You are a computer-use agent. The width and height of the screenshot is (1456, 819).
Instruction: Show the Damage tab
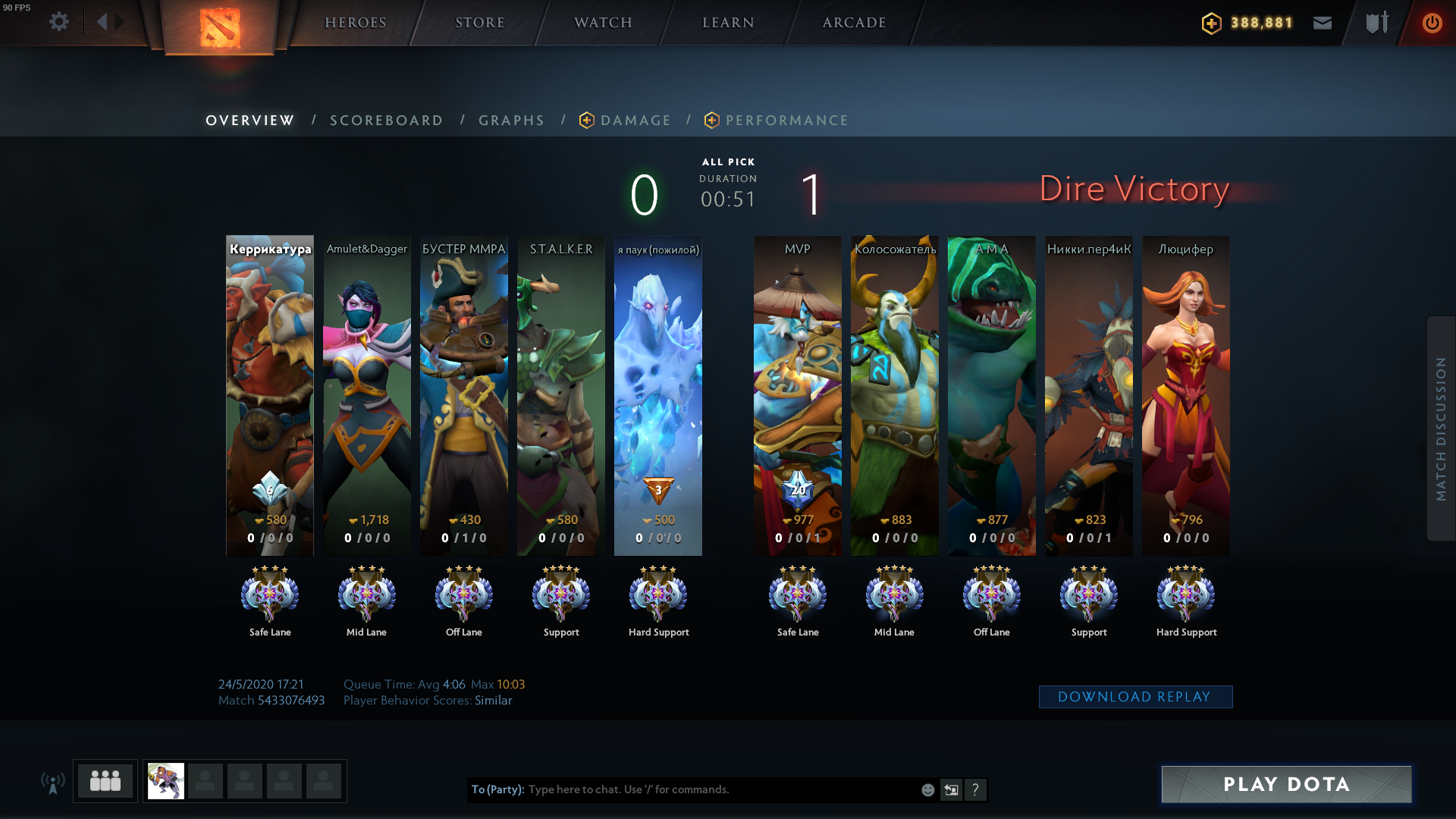pos(635,121)
